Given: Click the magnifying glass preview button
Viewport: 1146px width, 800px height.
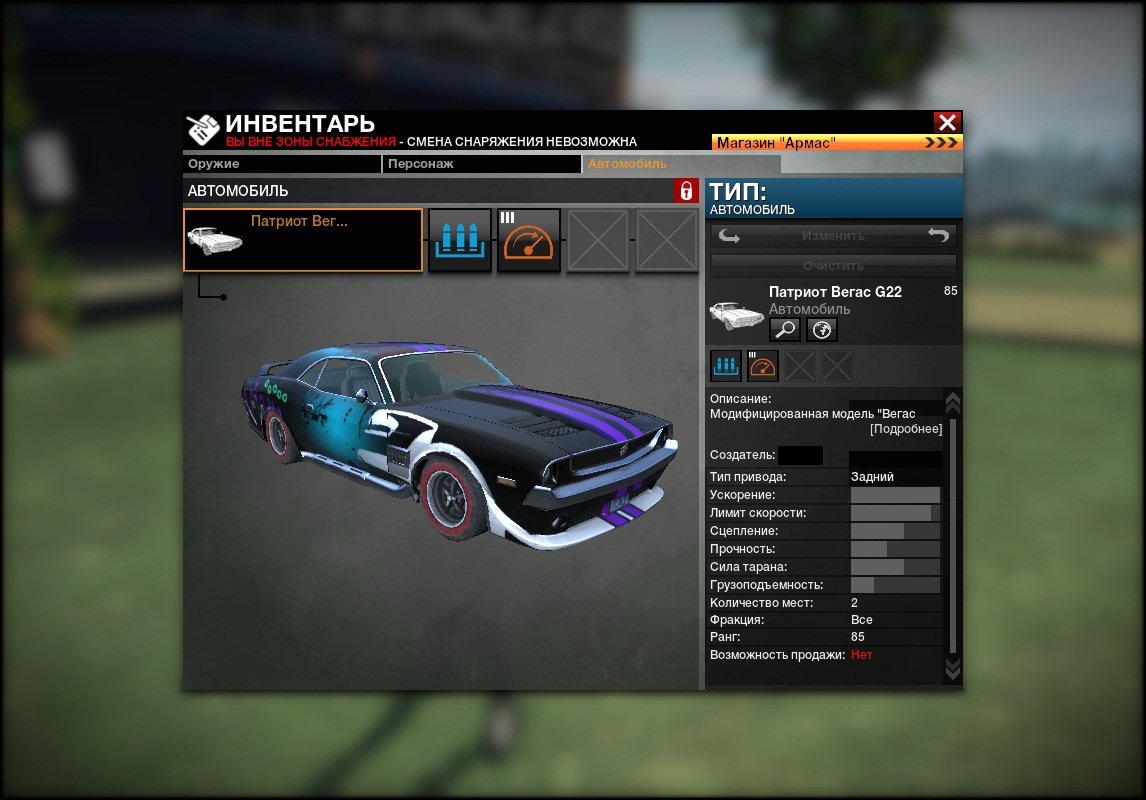Looking at the screenshot, I should pos(784,330).
